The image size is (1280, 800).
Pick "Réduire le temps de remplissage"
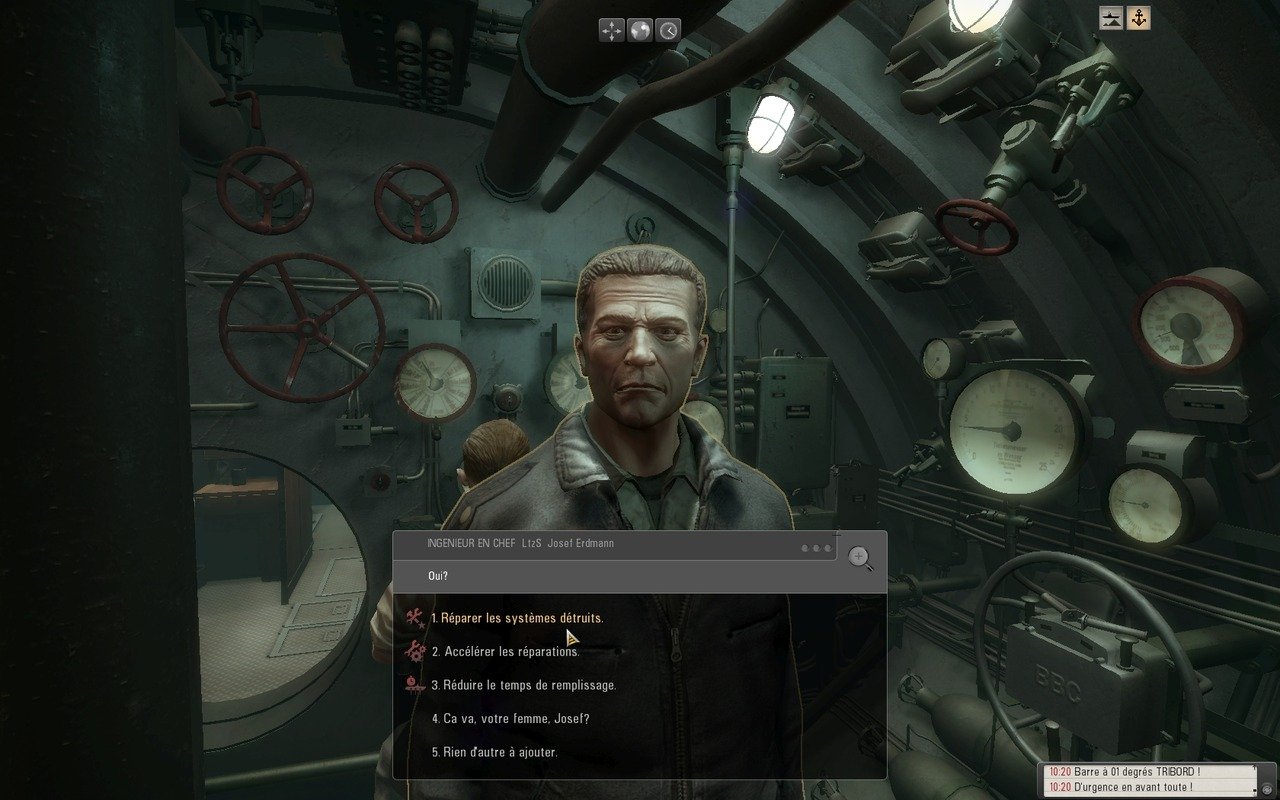529,685
